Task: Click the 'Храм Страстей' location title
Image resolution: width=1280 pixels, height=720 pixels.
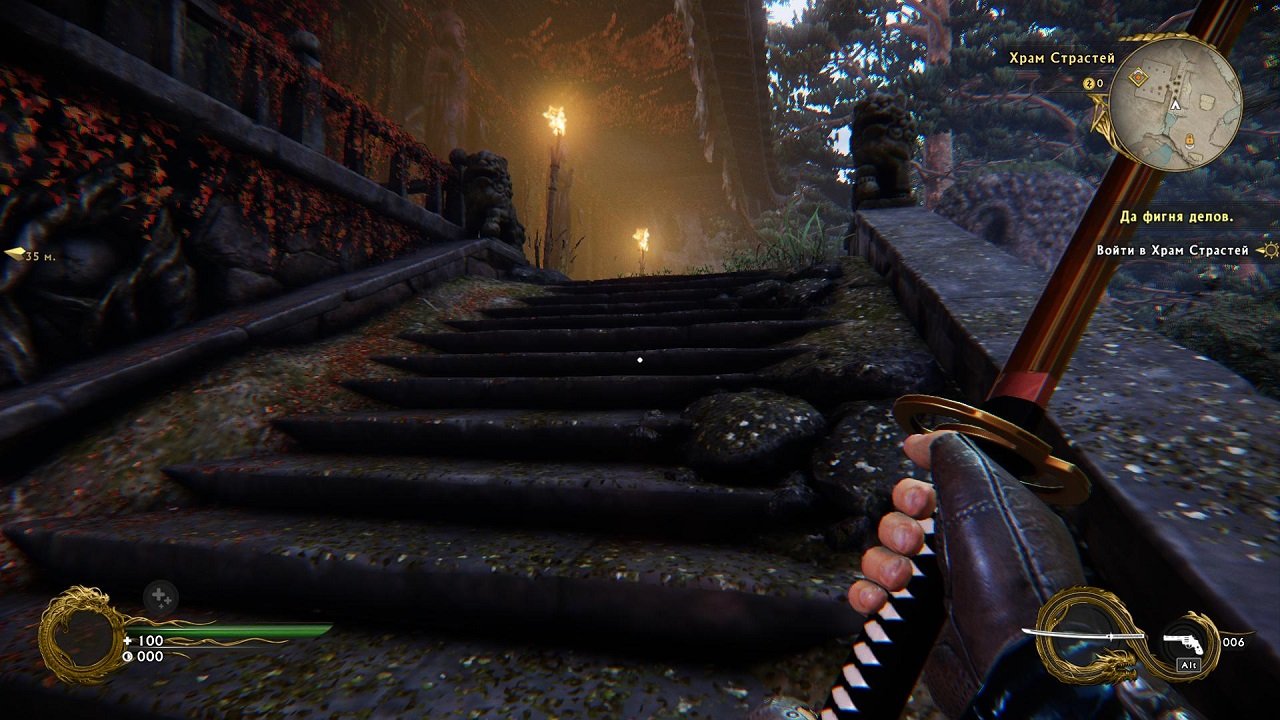Action: (1062, 58)
